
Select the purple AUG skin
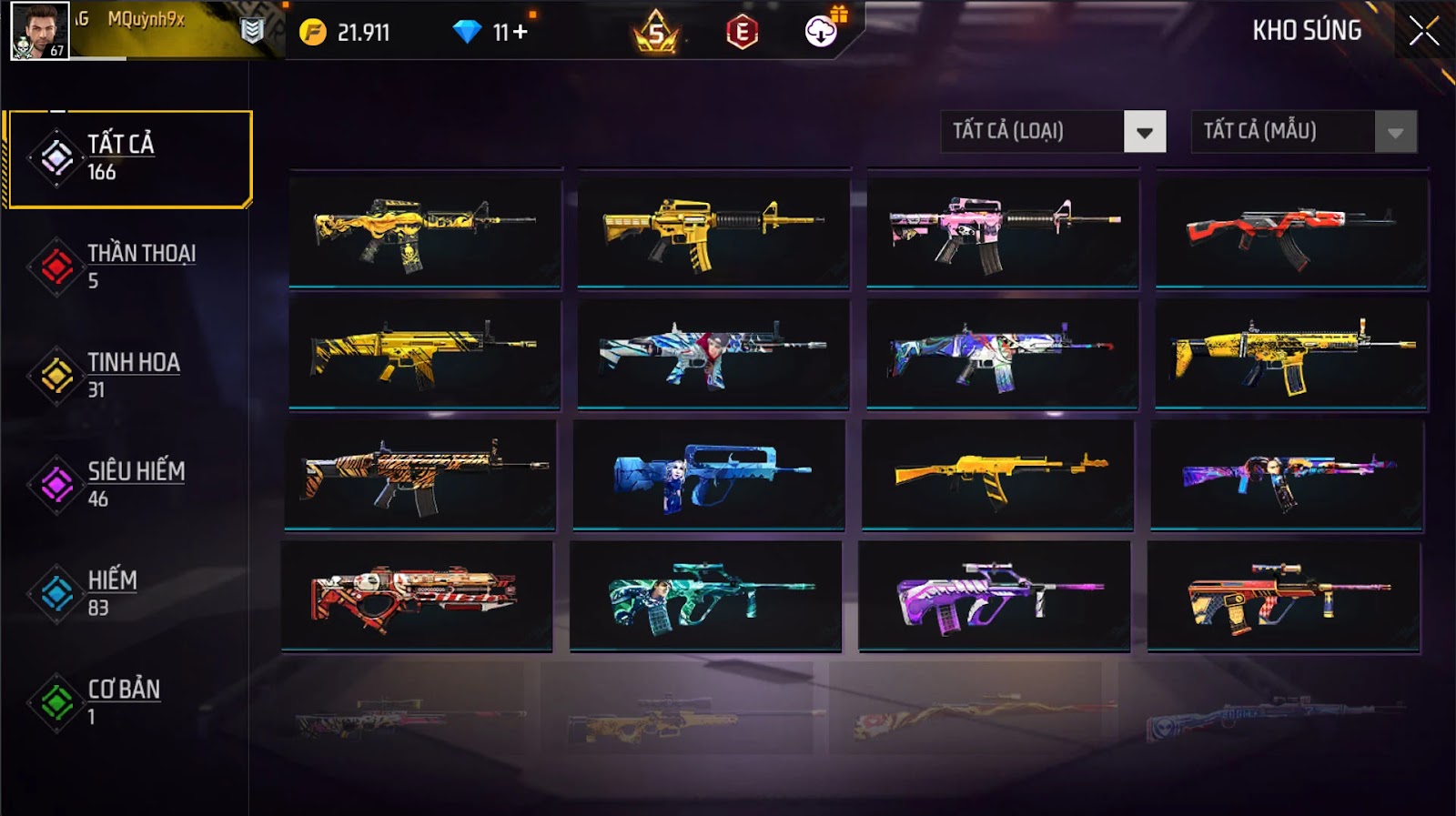coord(994,597)
